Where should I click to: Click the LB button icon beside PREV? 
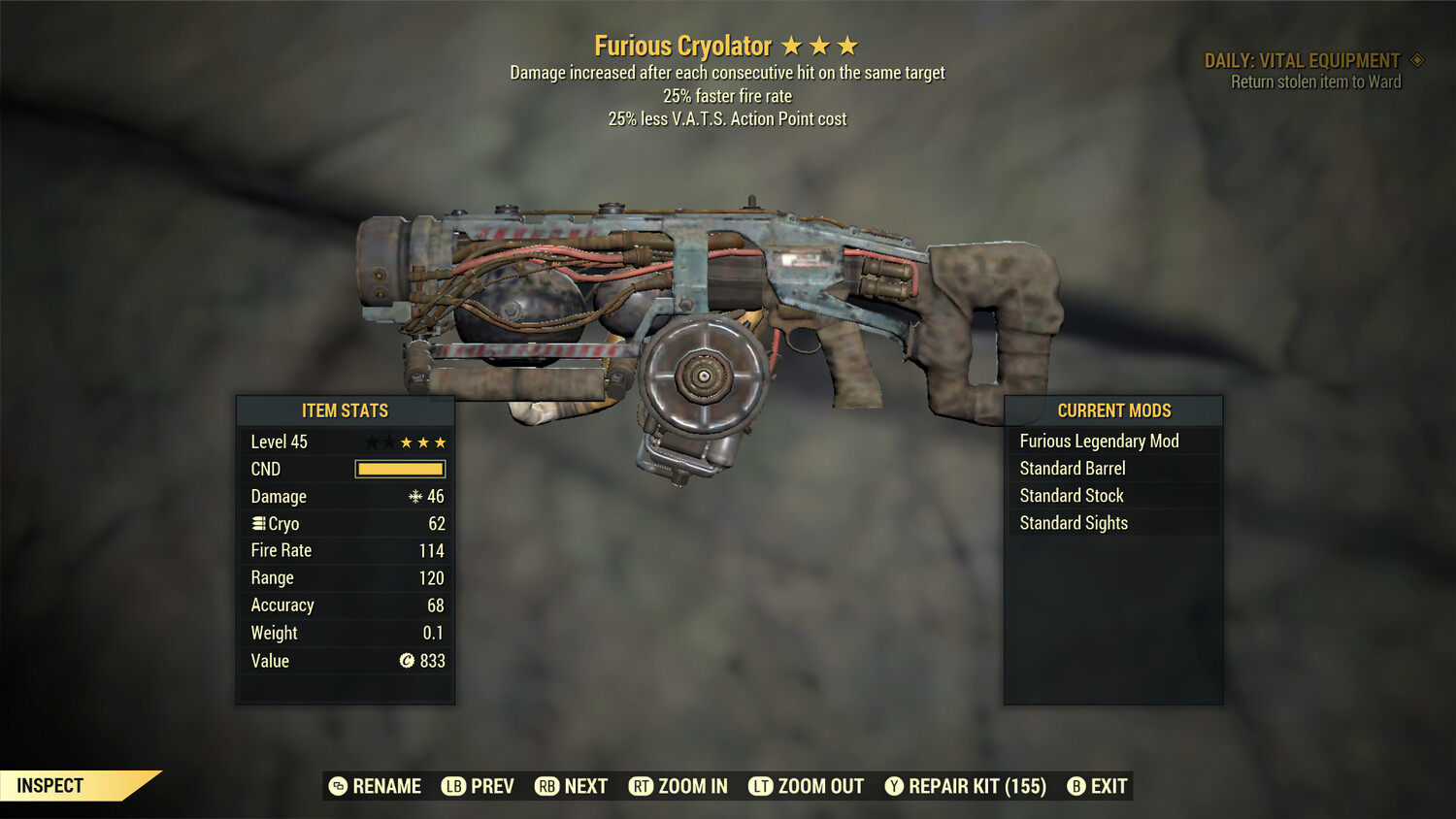point(452,786)
